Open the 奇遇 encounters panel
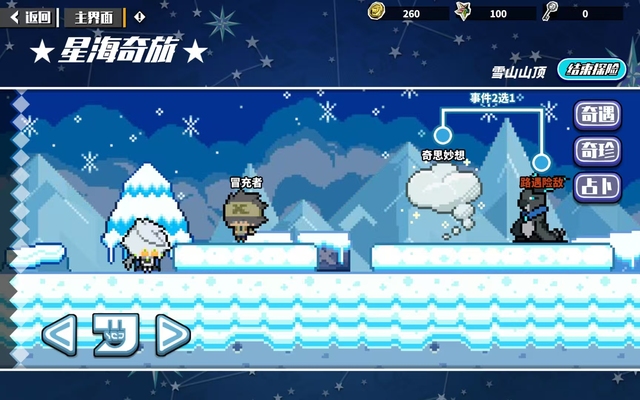This screenshot has height=400, width=640. coord(597,115)
